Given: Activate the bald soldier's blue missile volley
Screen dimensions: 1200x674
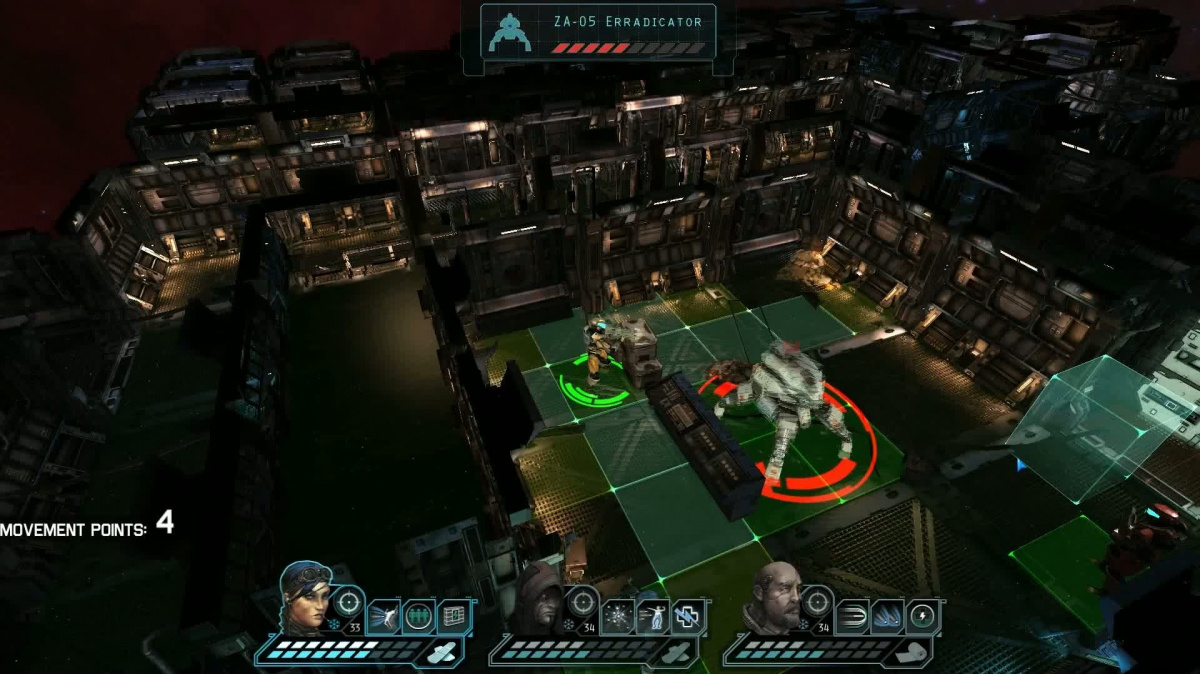Looking at the screenshot, I should 887,617.
